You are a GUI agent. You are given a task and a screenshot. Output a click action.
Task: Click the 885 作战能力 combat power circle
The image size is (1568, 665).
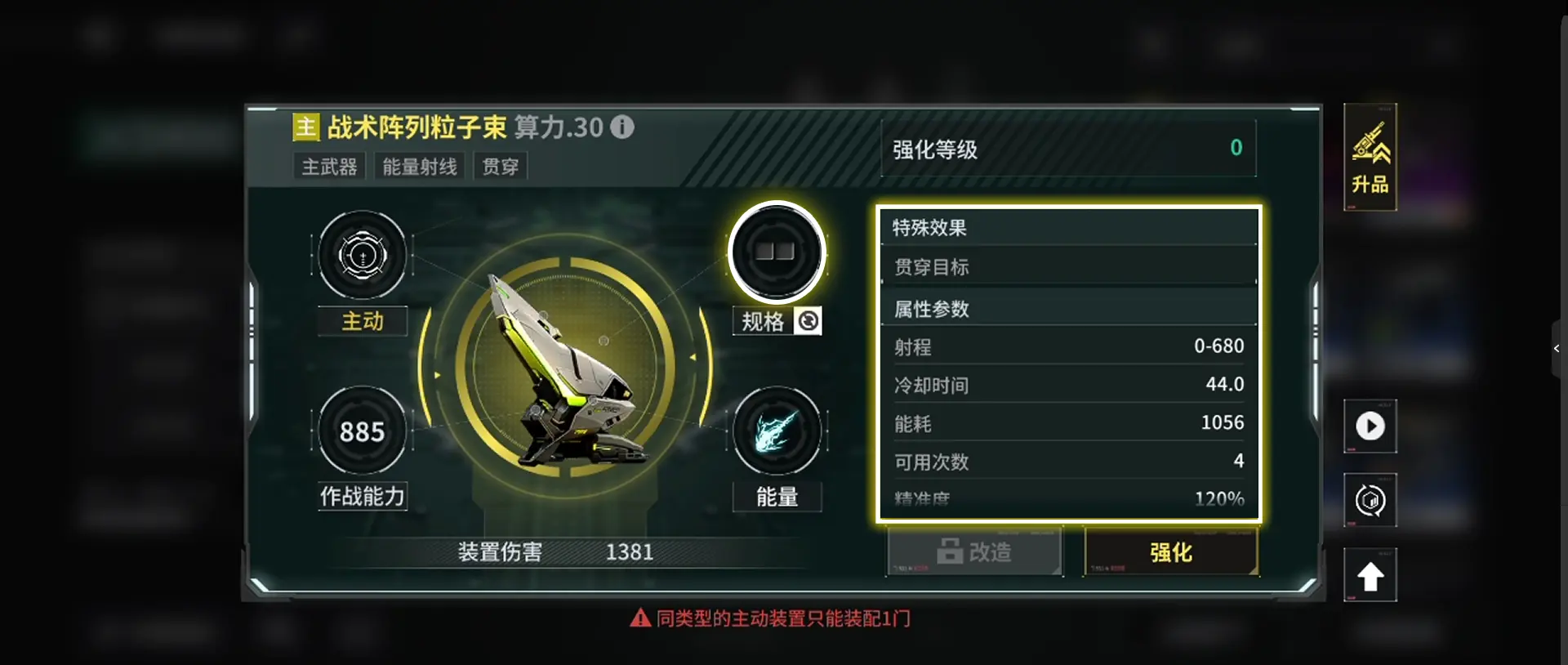[x=362, y=431]
